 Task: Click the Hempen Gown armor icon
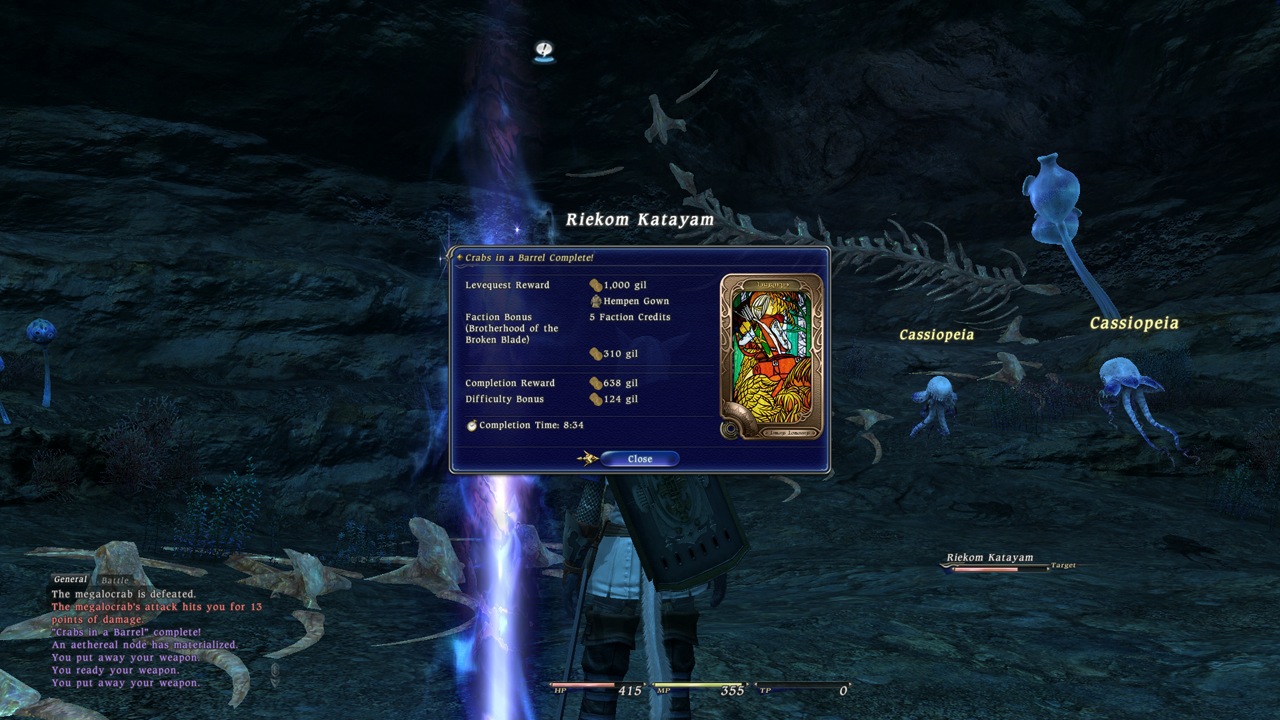pyautogui.click(x=596, y=301)
